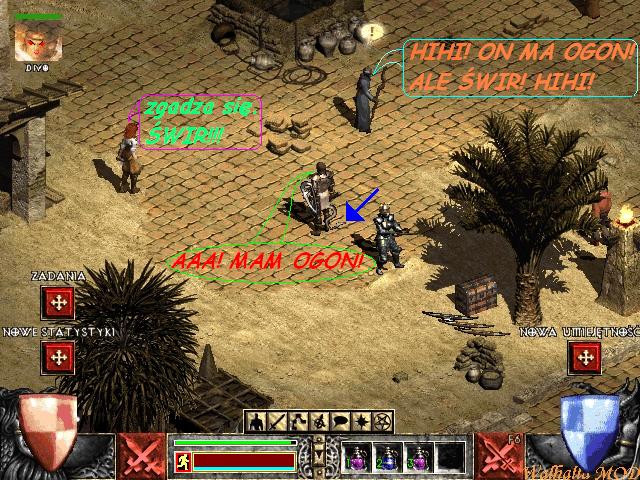Viewport: 640px width, 480px height.
Task: Use the middle belt potion
Action: click(x=389, y=457)
